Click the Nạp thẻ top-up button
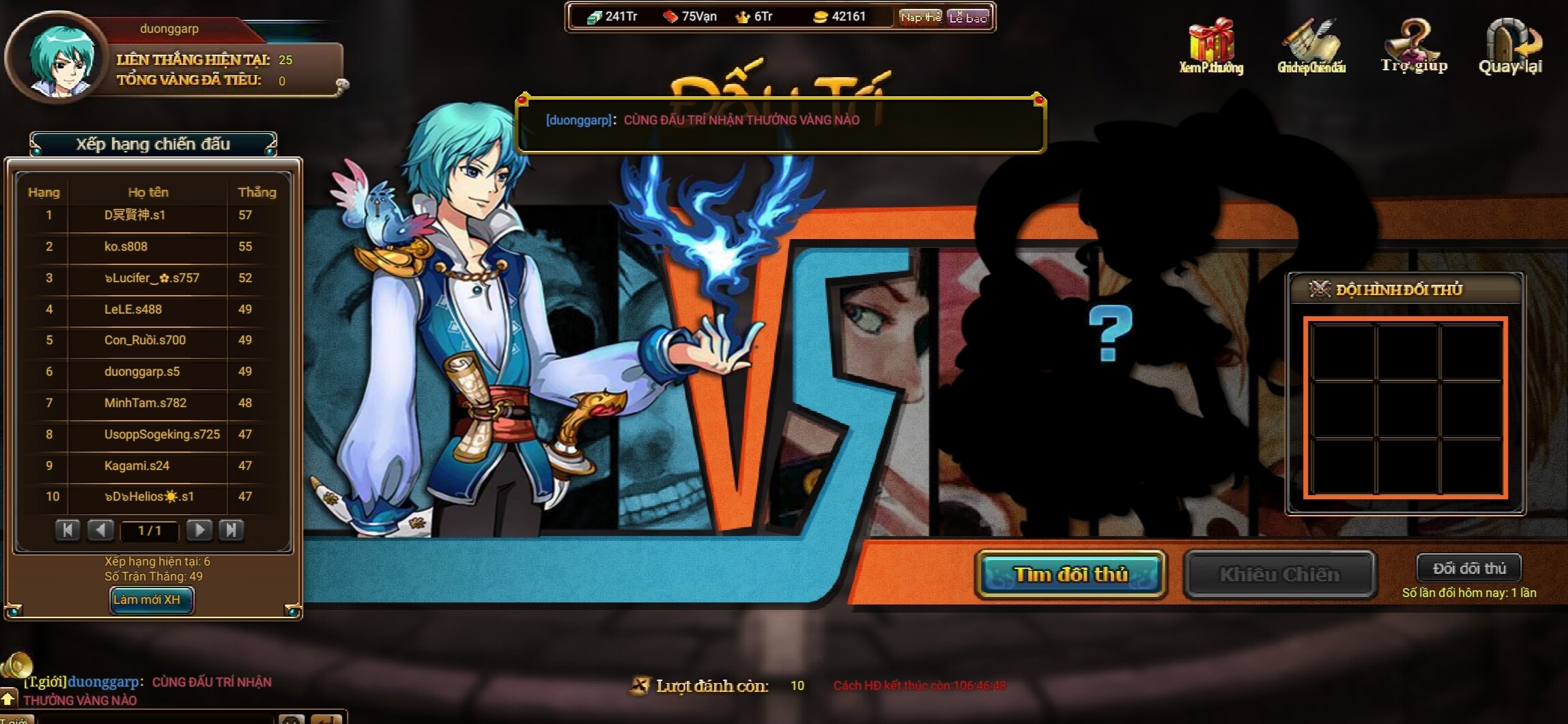The width and height of the screenshot is (1568, 724). point(920,17)
